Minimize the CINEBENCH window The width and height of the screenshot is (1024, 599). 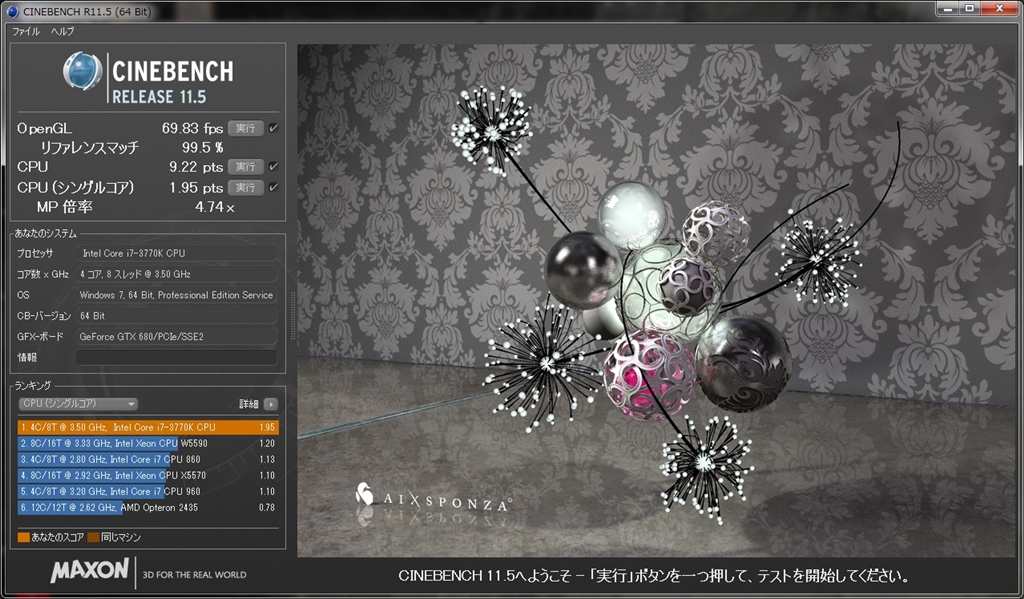[945, 9]
